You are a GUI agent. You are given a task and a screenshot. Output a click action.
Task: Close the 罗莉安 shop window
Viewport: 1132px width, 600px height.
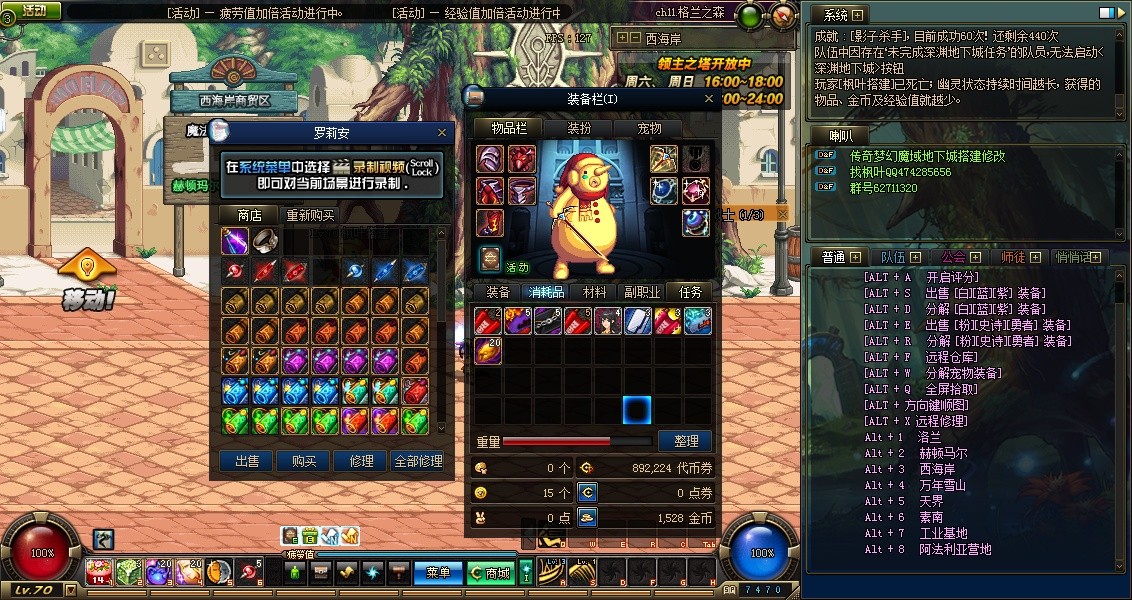(443, 132)
